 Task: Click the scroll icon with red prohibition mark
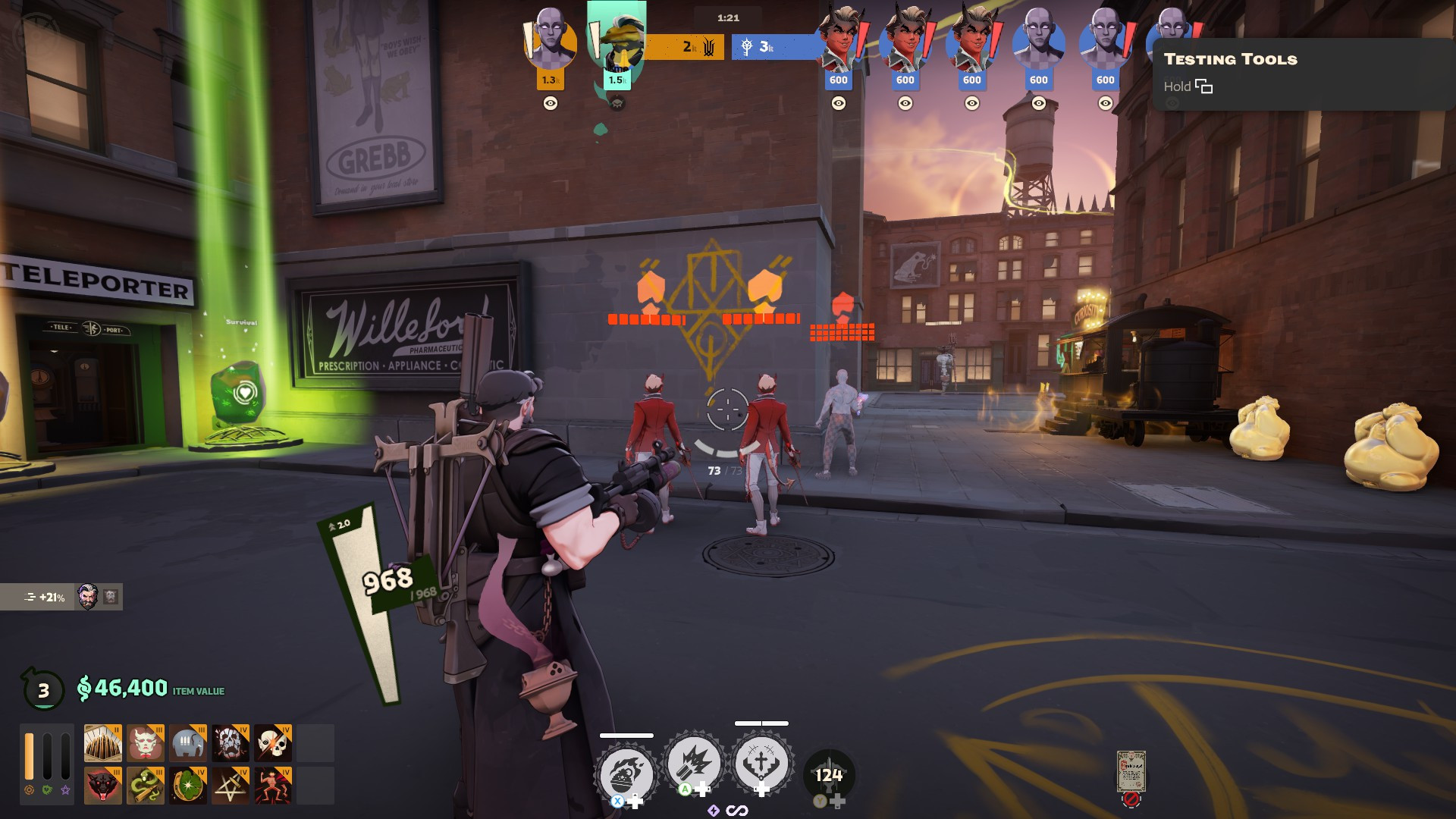pyautogui.click(x=1131, y=773)
